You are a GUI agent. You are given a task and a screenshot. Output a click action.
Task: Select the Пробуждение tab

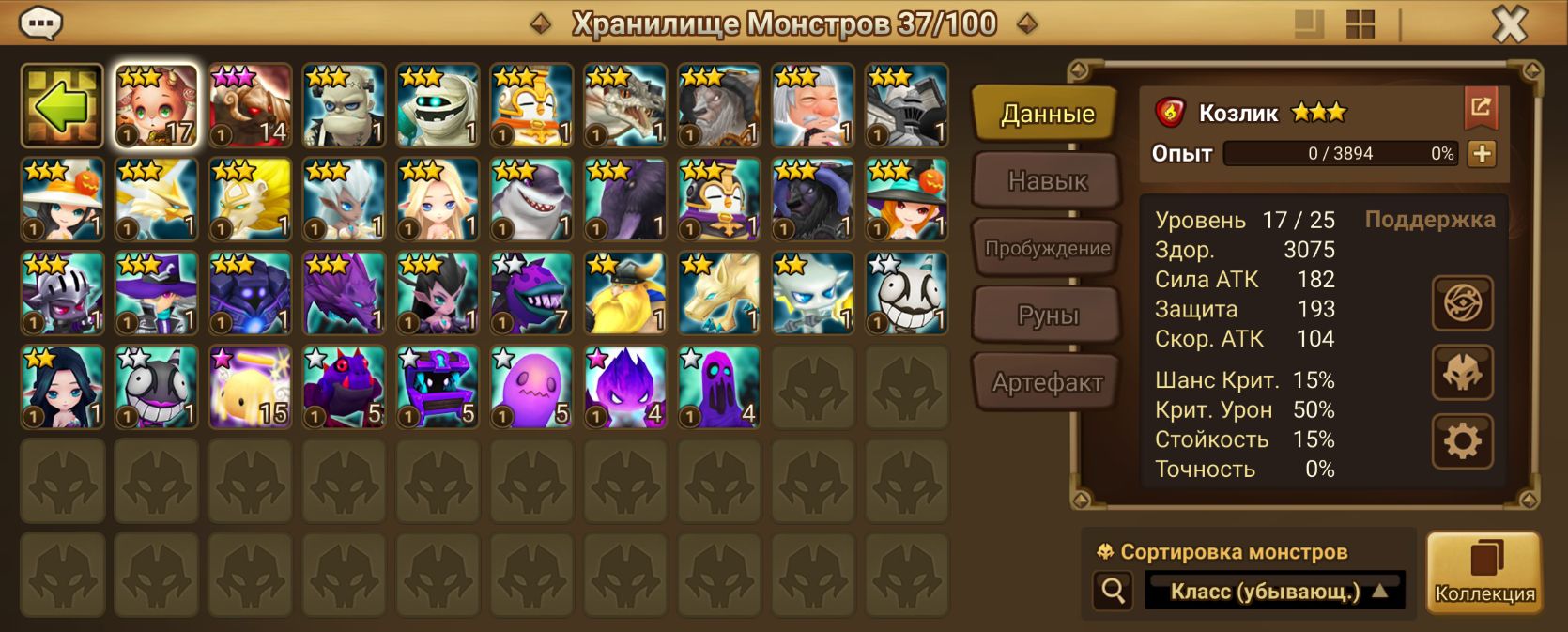pyautogui.click(x=1047, y=249)
